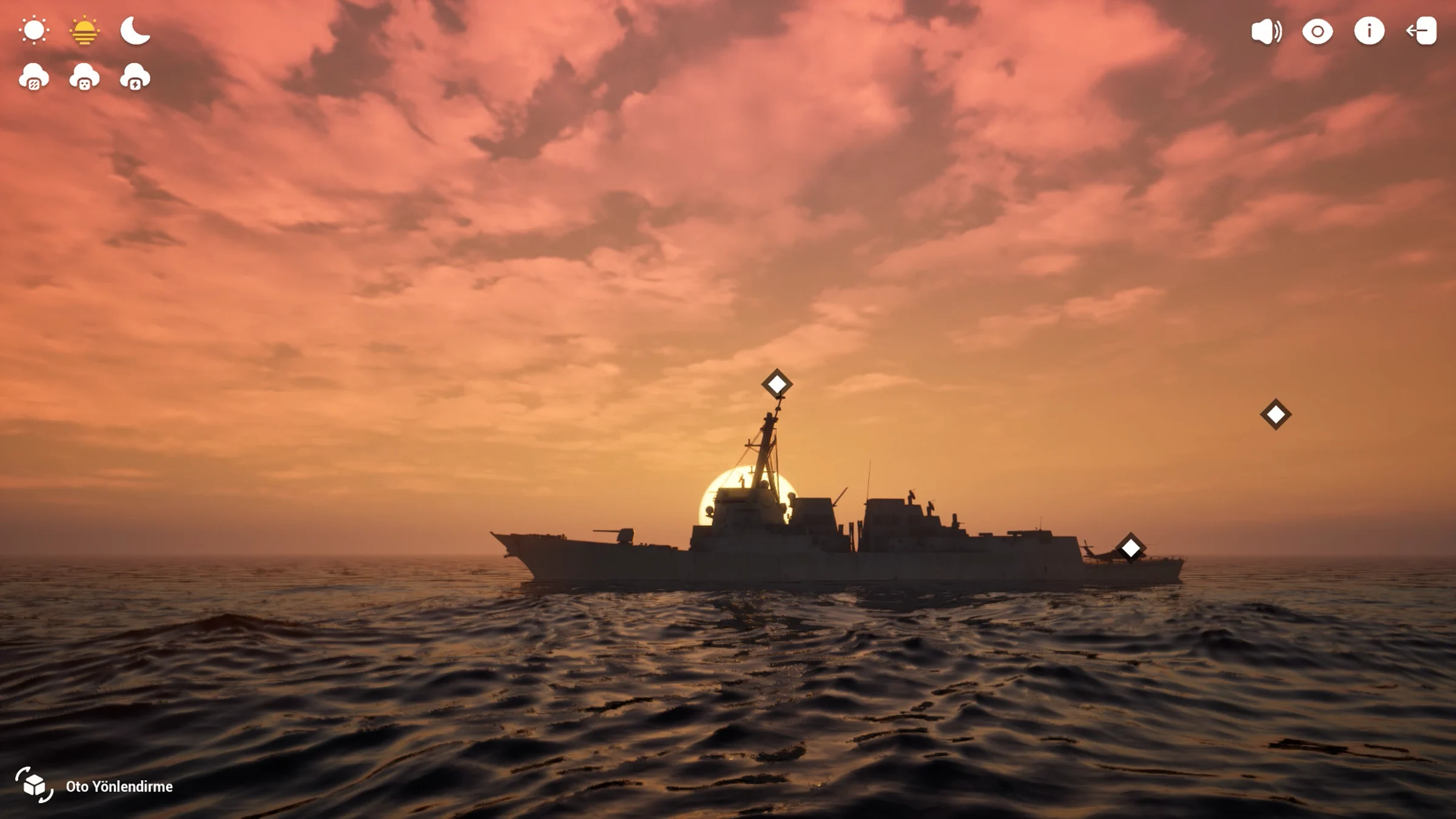This screenshot has width=1456, height=819.
Task: Toggle sound with the speaker icon
Action: [x=1267, y=32]
